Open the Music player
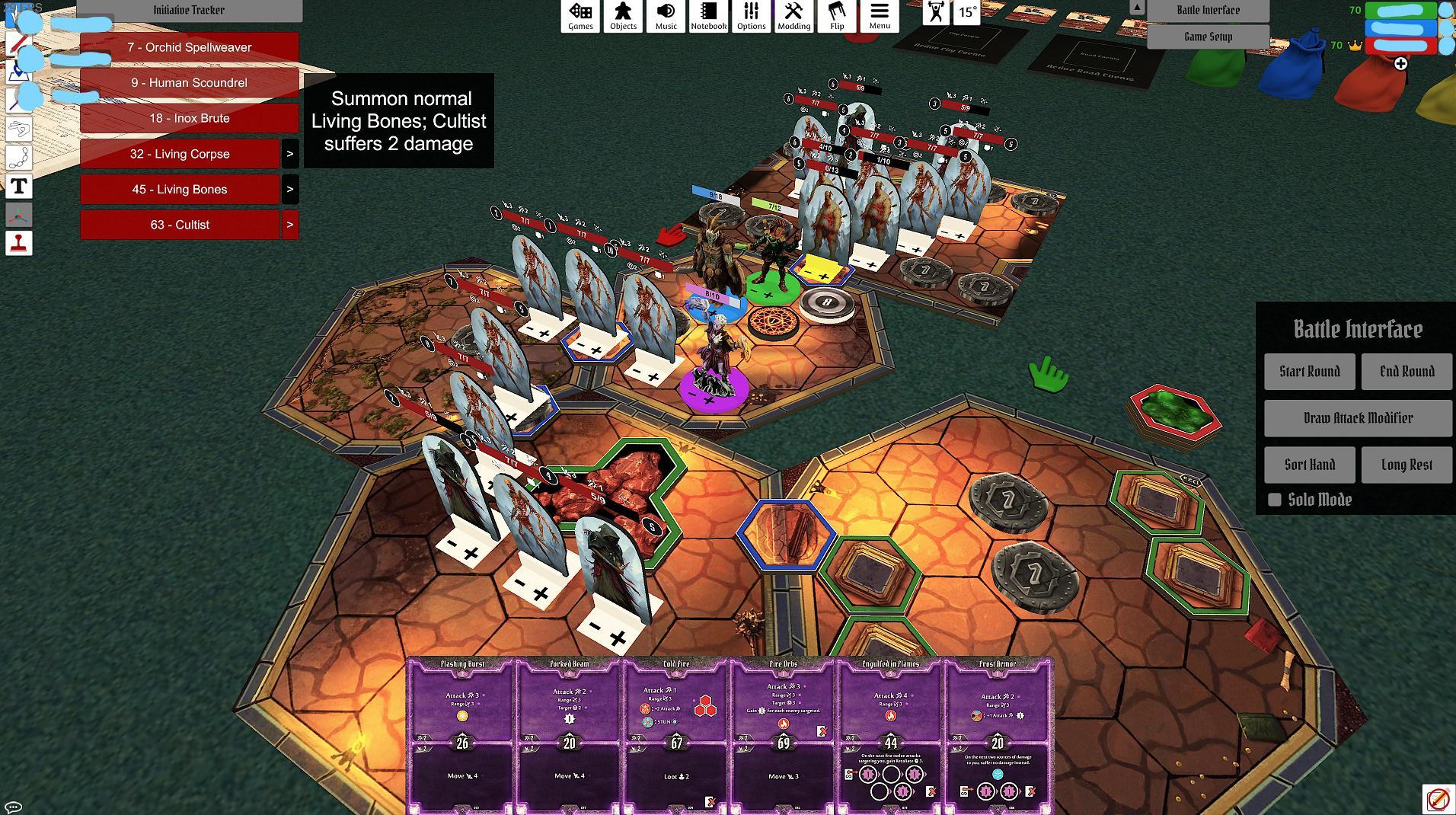 [x=665, y=17]
